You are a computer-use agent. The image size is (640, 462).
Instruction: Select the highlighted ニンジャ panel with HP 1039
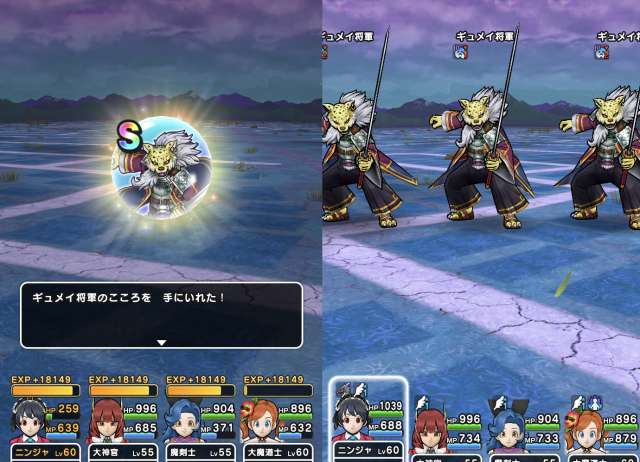[367, 420]
